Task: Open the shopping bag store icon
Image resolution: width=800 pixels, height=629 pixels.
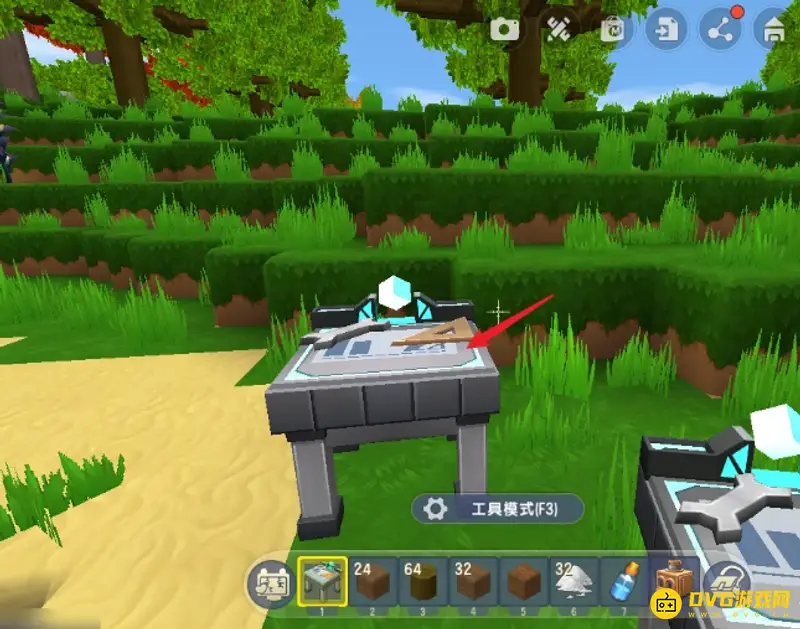Action: coord(612,29)
